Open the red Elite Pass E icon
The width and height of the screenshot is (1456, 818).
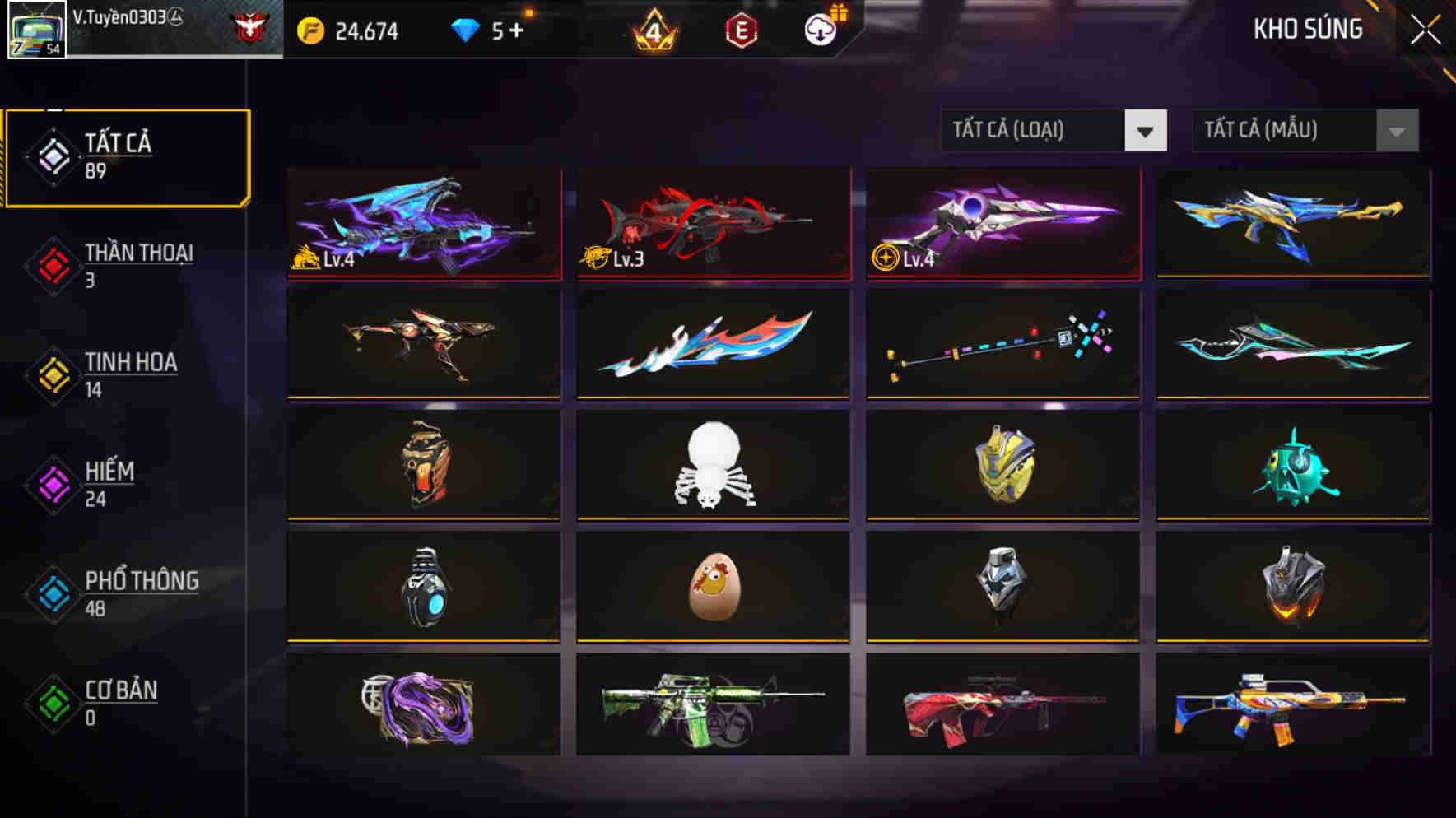pos(739,31)
